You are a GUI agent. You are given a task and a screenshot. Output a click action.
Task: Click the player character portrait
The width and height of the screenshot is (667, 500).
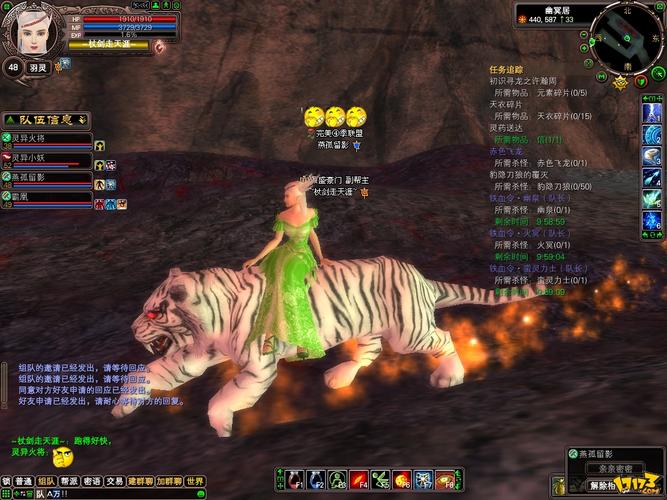pyautogui.click(x=31, y=30)
